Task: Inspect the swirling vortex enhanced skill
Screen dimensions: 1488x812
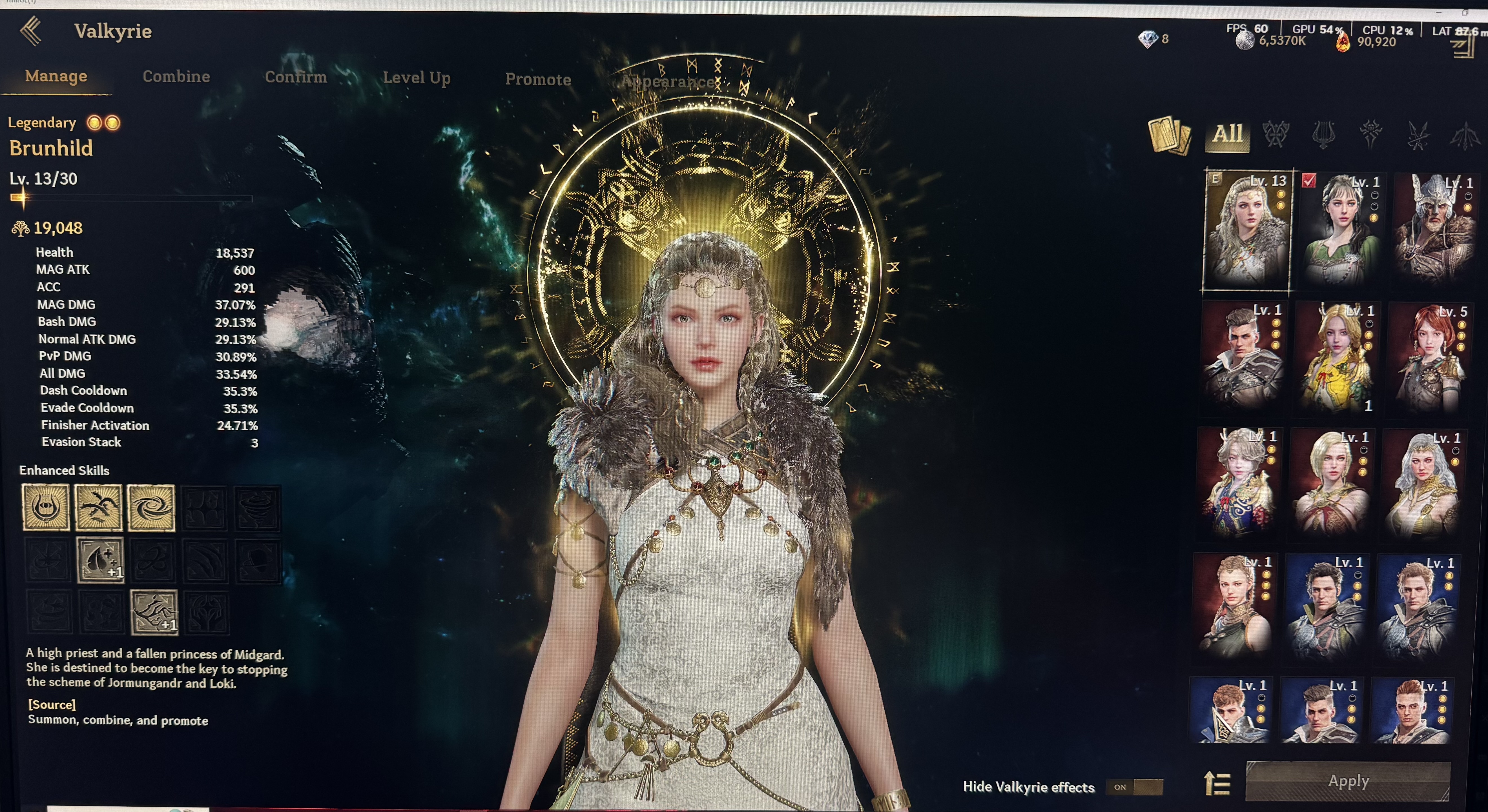Action: 151,507
